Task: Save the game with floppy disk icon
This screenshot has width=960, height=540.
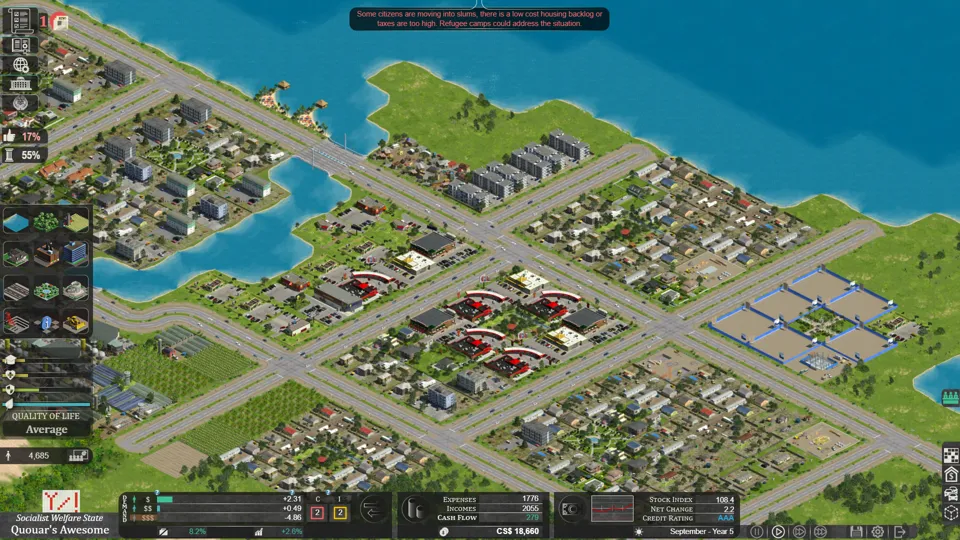Action: (x=856, y=532)
